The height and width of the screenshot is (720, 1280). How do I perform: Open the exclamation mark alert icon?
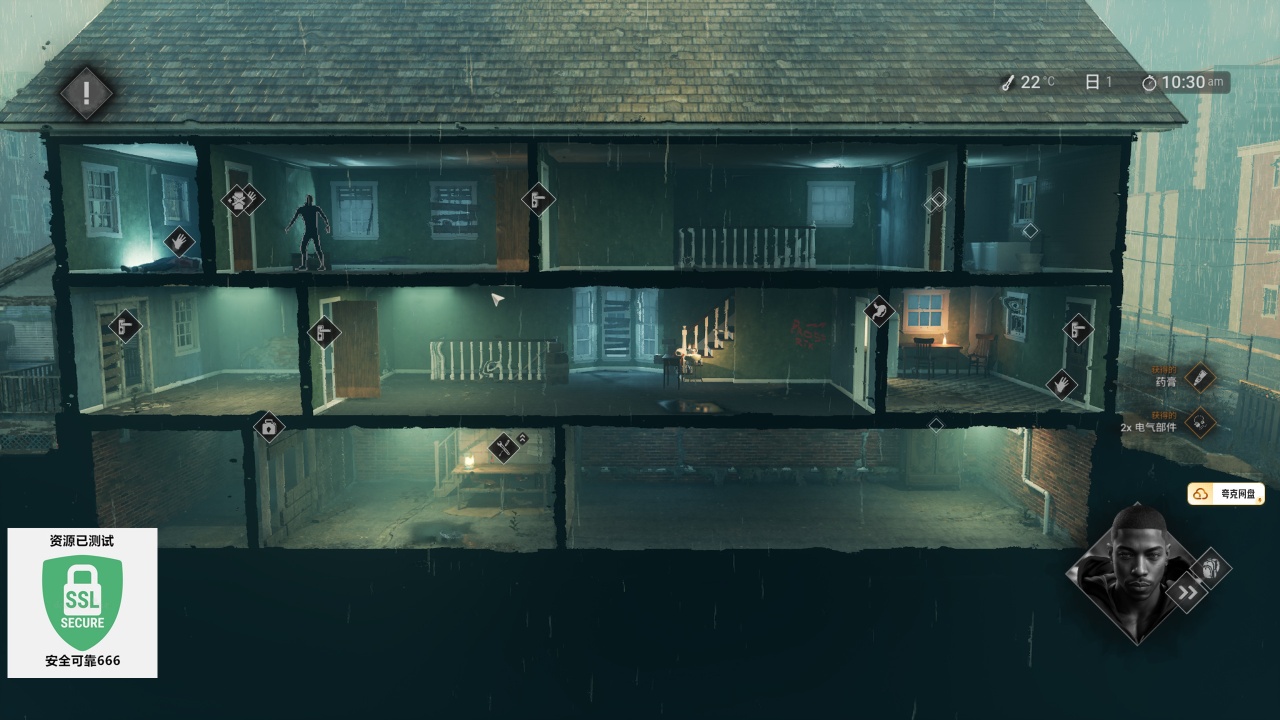click(x=86, y=93)
